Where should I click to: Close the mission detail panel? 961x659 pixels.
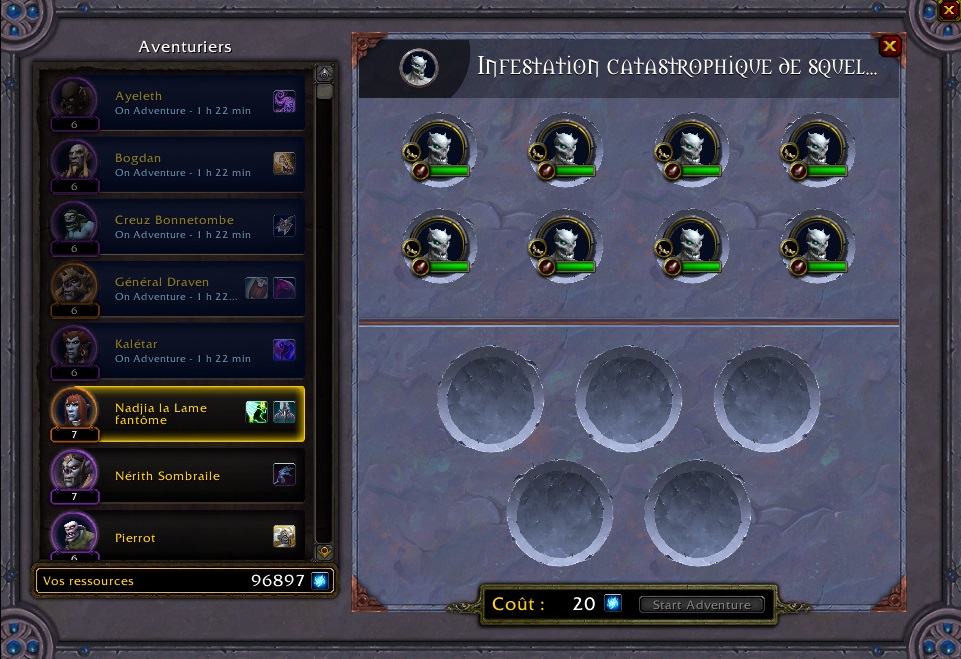tap(889, 46)
